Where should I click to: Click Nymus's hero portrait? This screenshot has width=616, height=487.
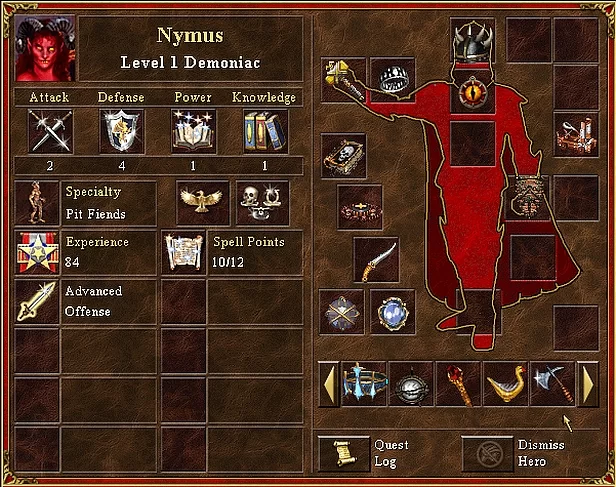pyautogui.click(x=45, y=47)
